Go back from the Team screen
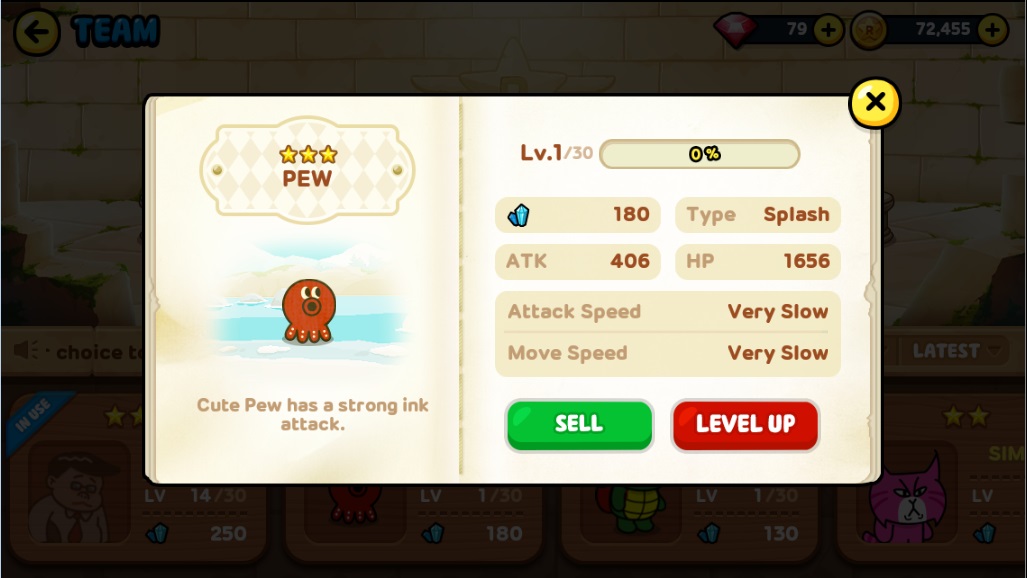The height and width of the screenshot is (578, 1027). pyautogui.click(x=37, y=32)
